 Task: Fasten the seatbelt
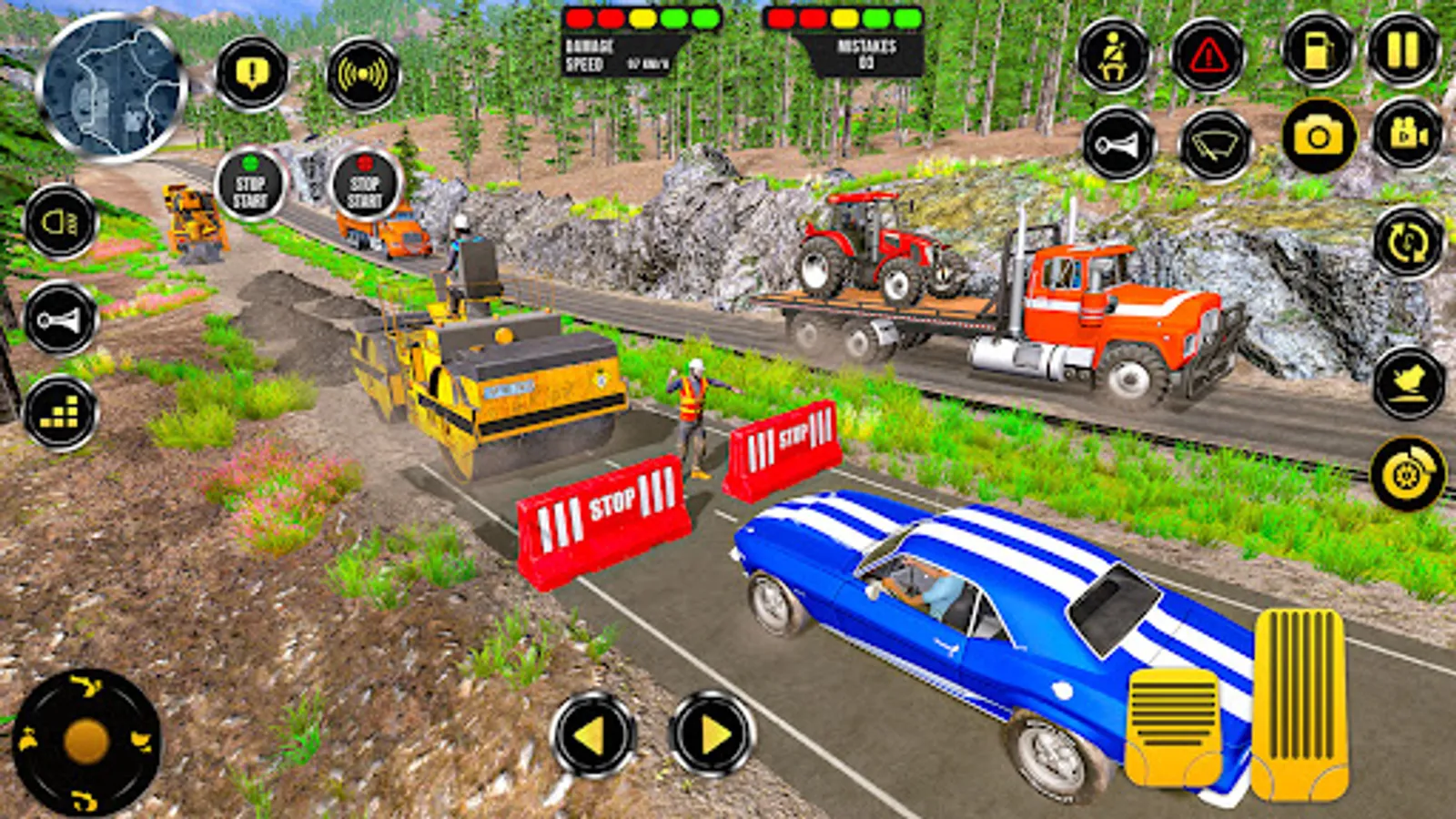[1113, 55]
